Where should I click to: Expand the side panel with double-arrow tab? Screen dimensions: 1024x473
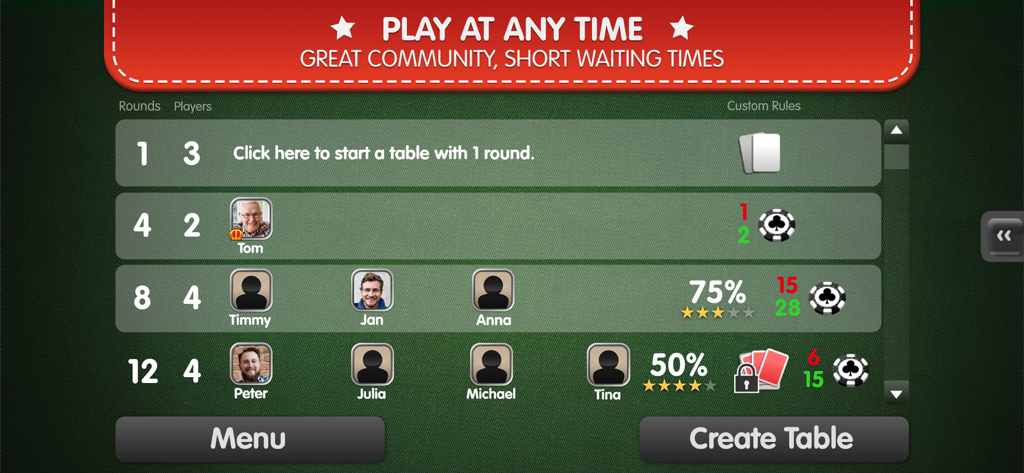pos(1003,236)
